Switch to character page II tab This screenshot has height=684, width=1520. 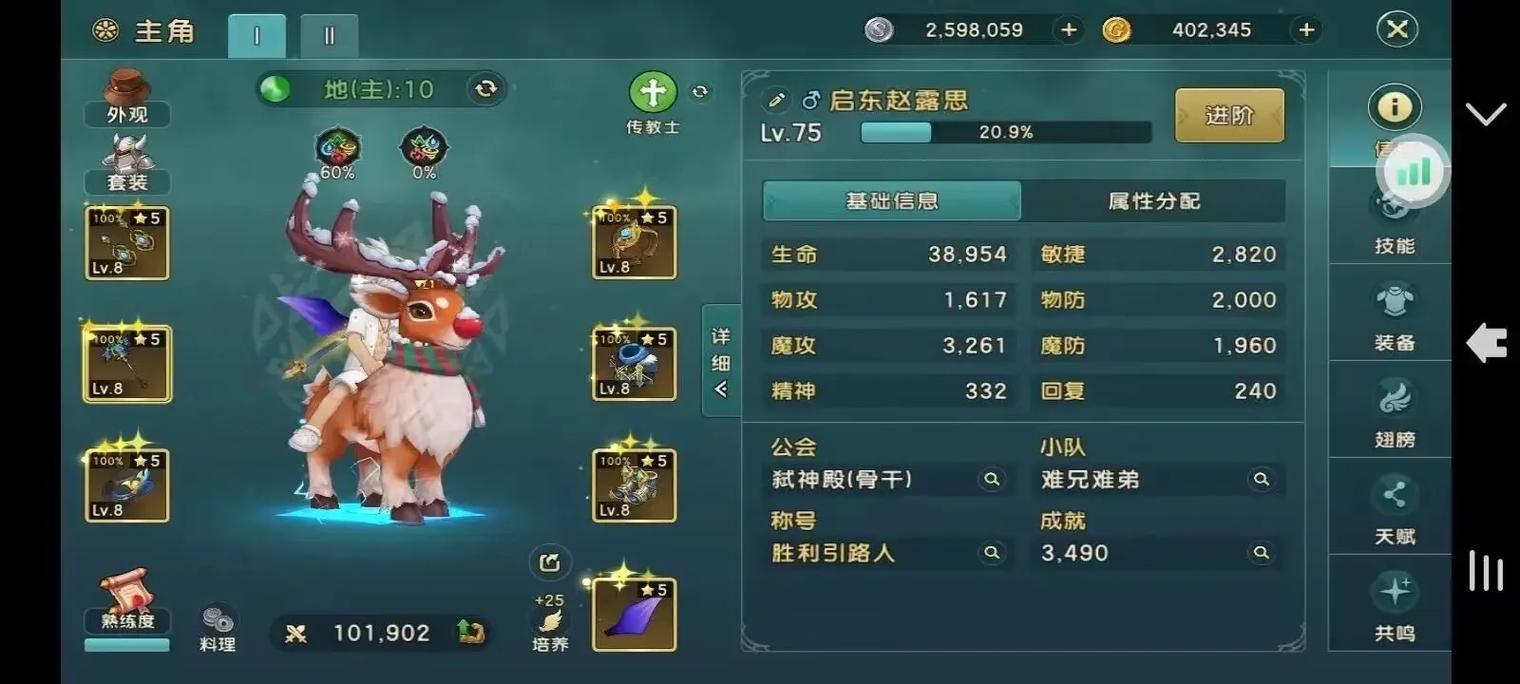tap(329, 36)
